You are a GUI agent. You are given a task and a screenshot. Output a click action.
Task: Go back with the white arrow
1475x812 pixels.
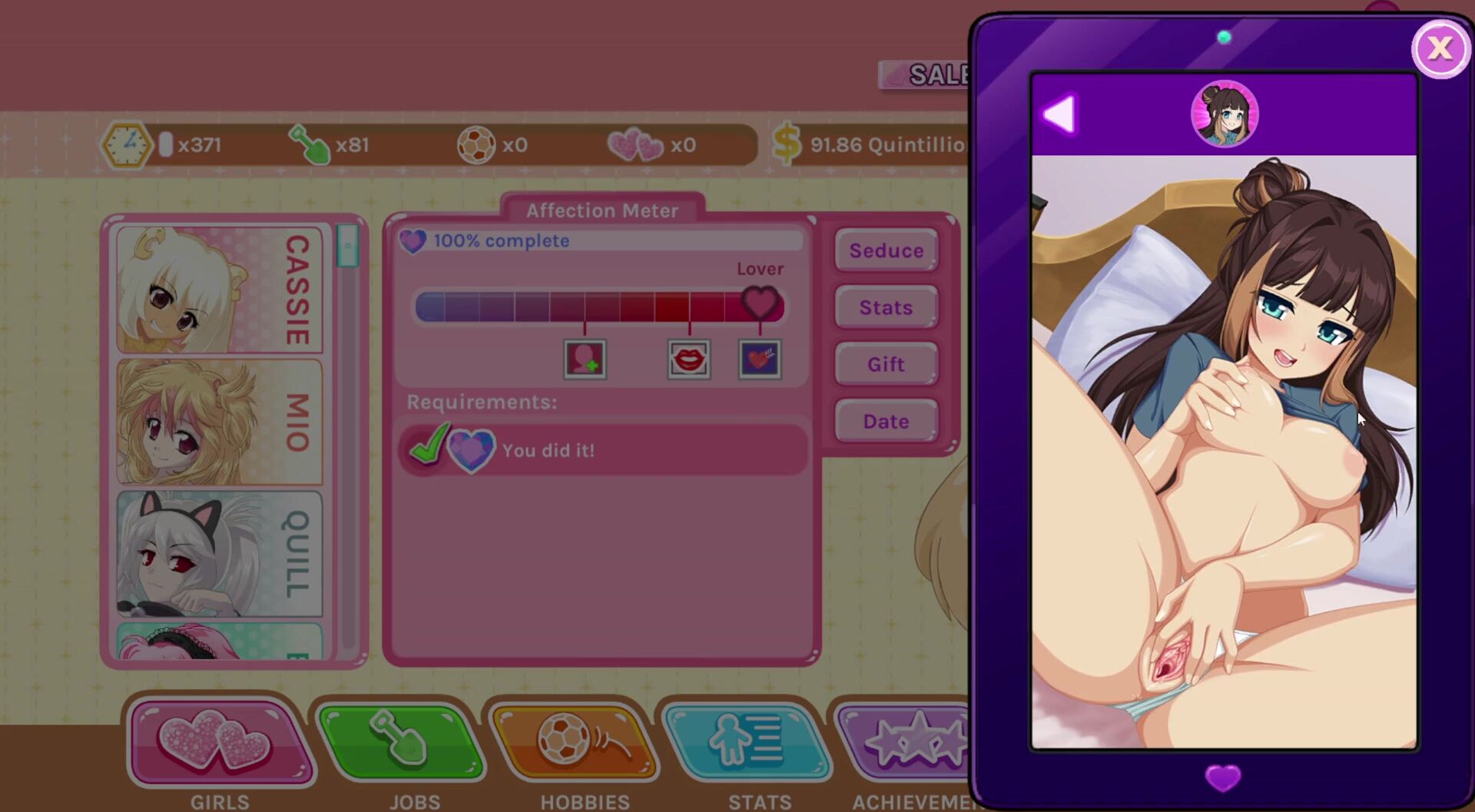[x=1060, y=114]
